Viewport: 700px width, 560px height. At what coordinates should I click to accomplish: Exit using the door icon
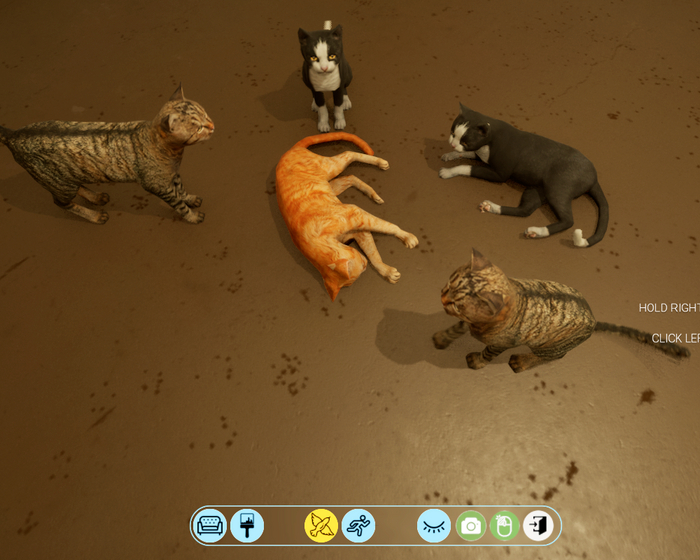pos(539,525)
